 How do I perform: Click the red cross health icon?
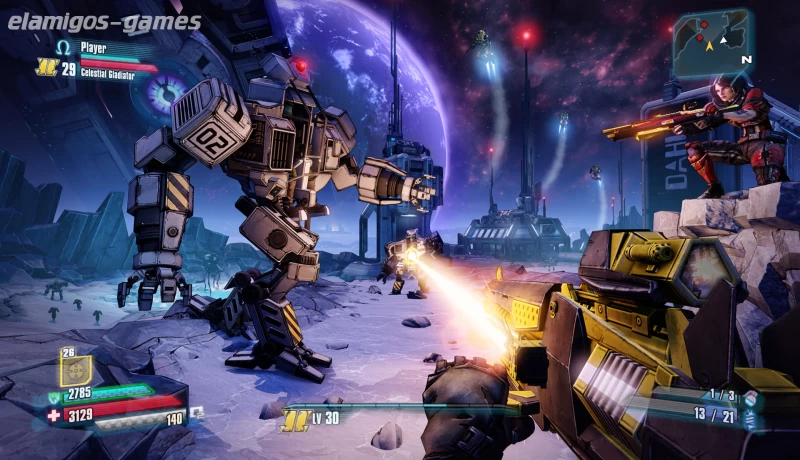(54, 414)
